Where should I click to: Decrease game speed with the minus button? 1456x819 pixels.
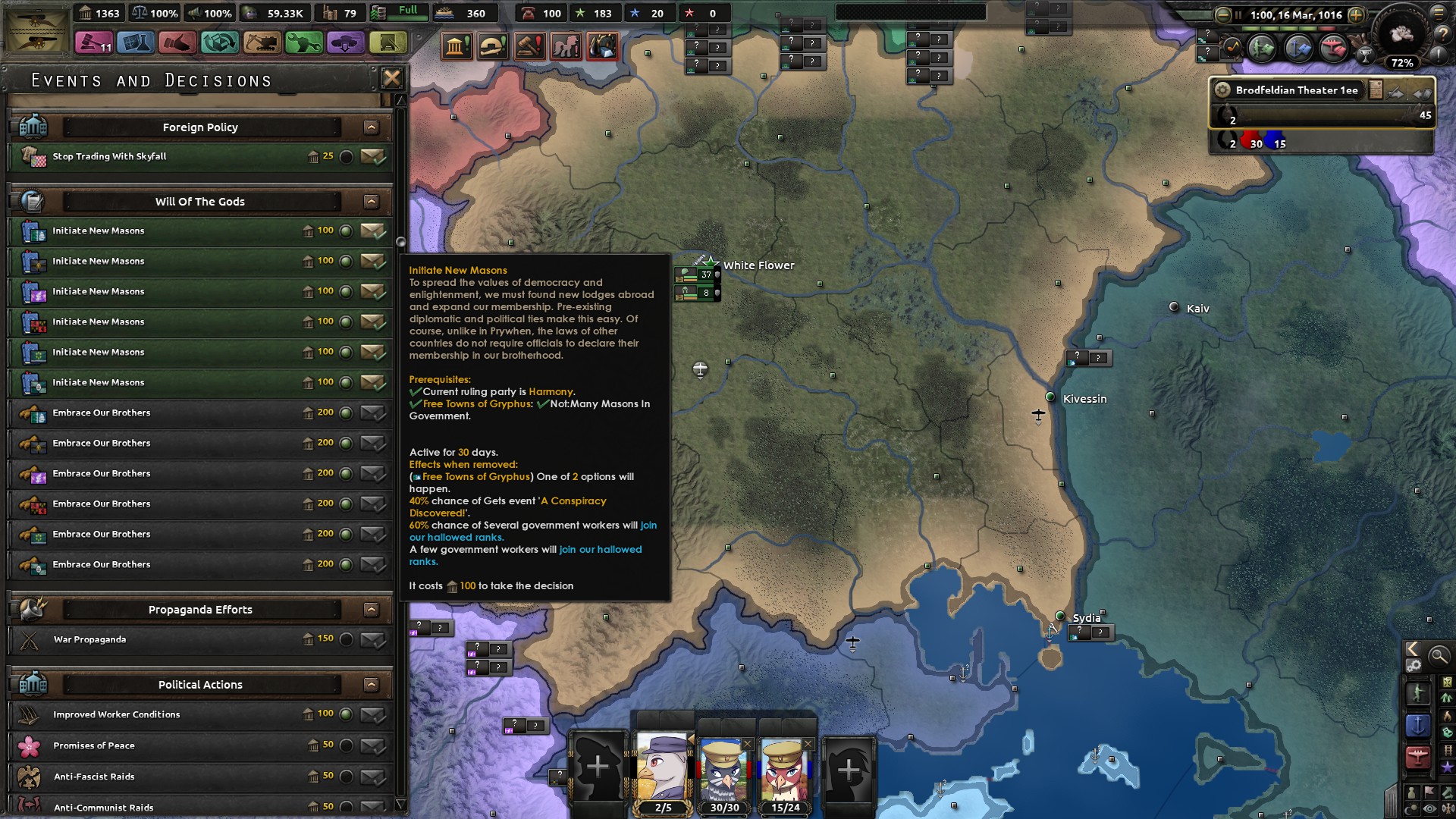tap(1222, 14)
